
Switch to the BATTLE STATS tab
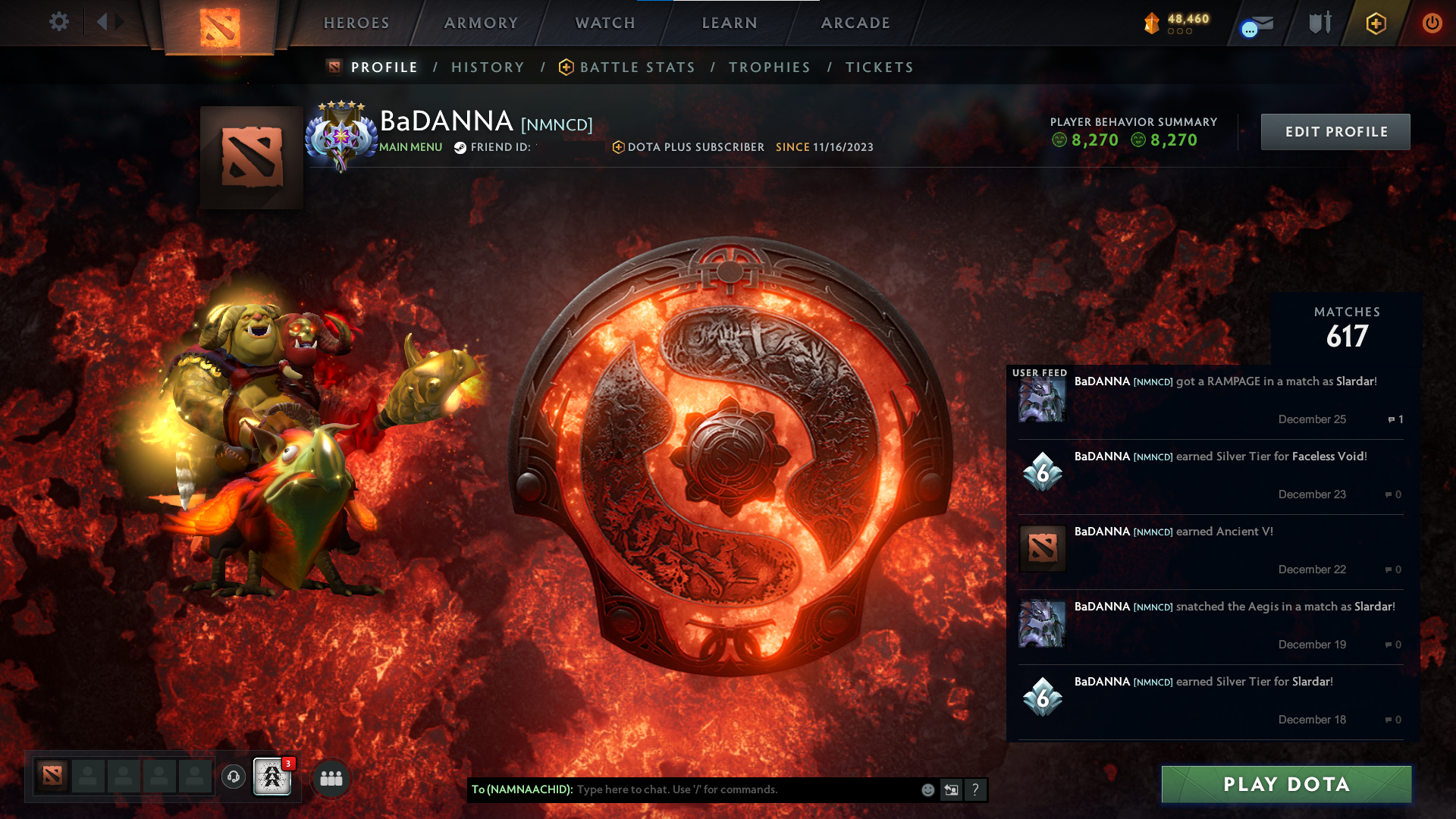(637, 67)
